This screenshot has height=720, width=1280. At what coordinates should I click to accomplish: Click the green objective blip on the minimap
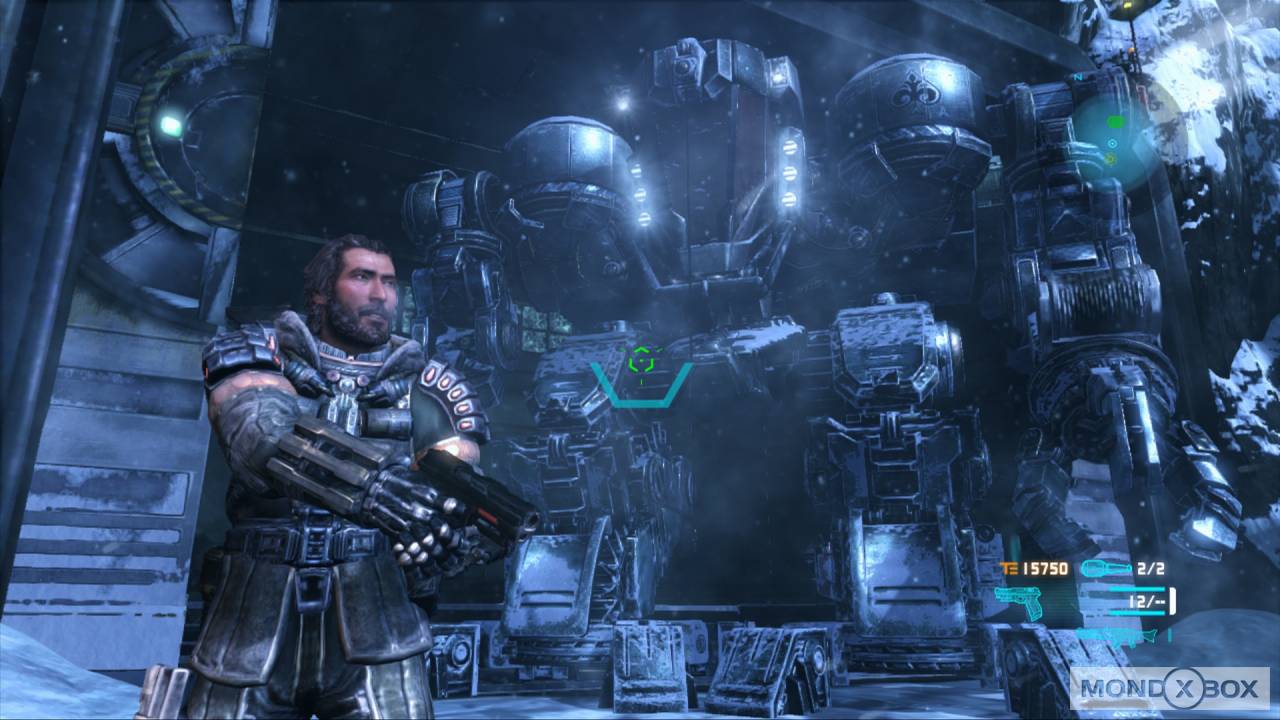[x=1115, y=122]
